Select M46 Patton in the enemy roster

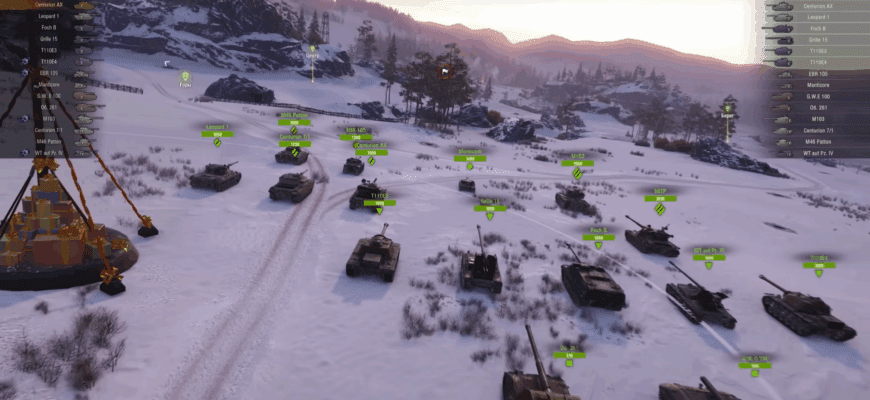pyautogui.click(x=818, y=141)
